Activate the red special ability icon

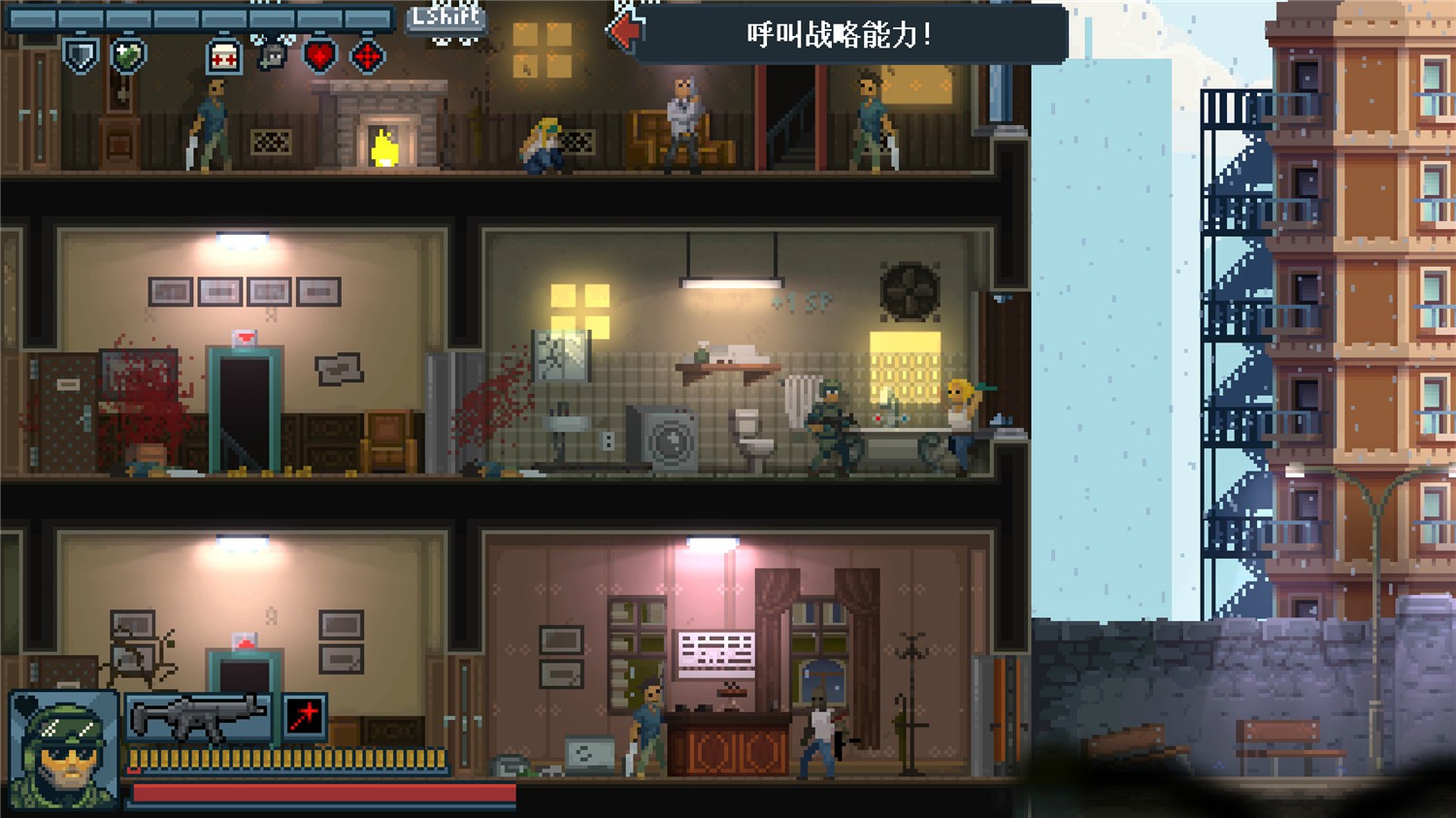(305, 717)
